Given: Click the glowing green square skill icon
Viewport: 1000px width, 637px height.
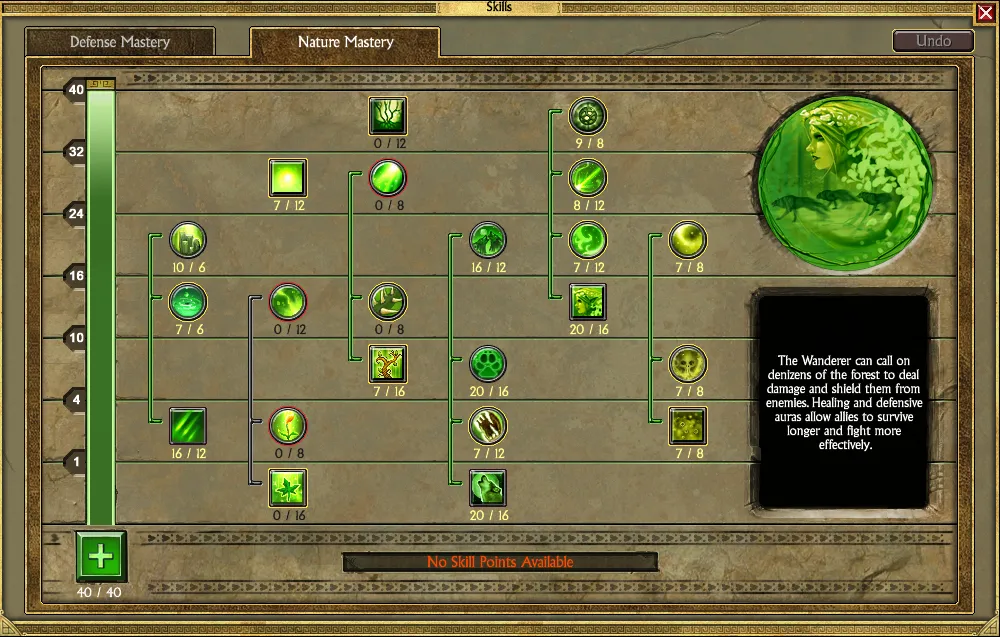Looking at the screenshot, I should (288, 178).
